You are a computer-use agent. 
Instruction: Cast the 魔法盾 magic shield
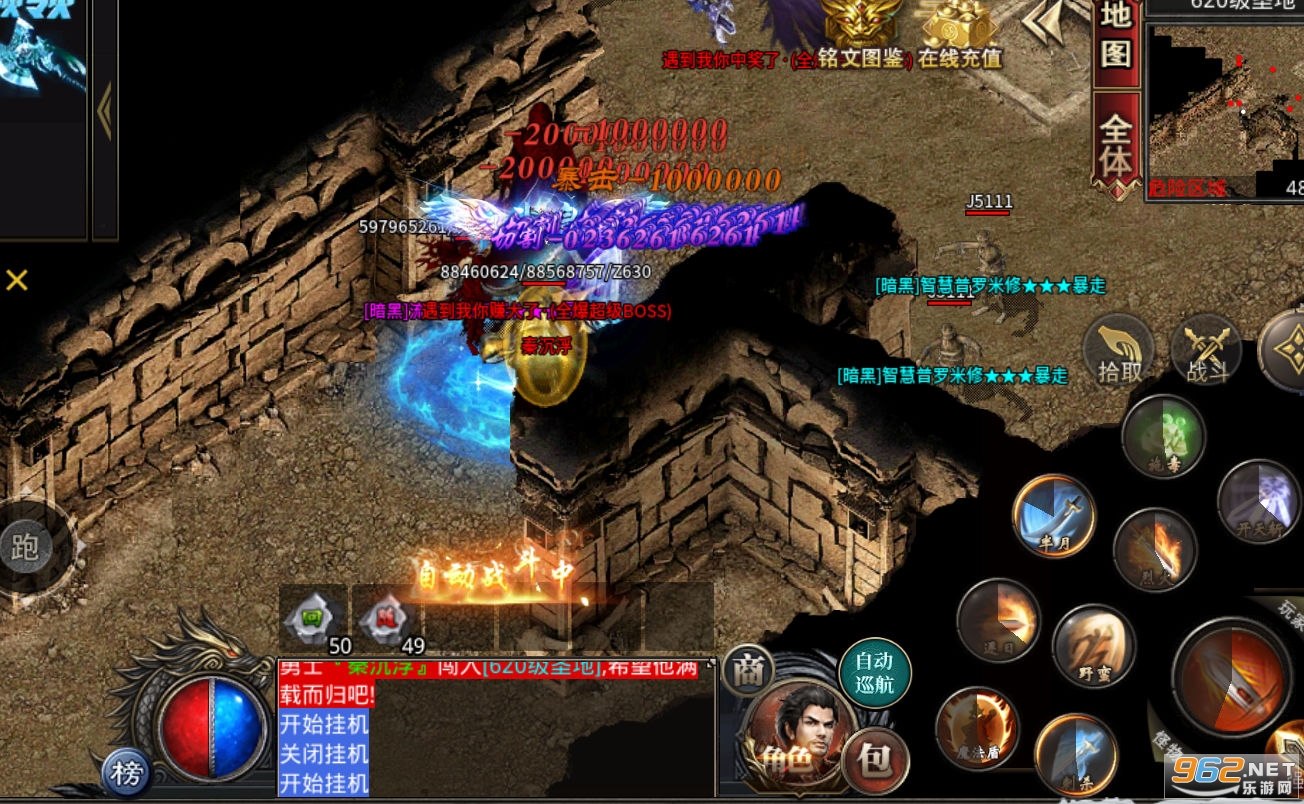coord(977,728)
